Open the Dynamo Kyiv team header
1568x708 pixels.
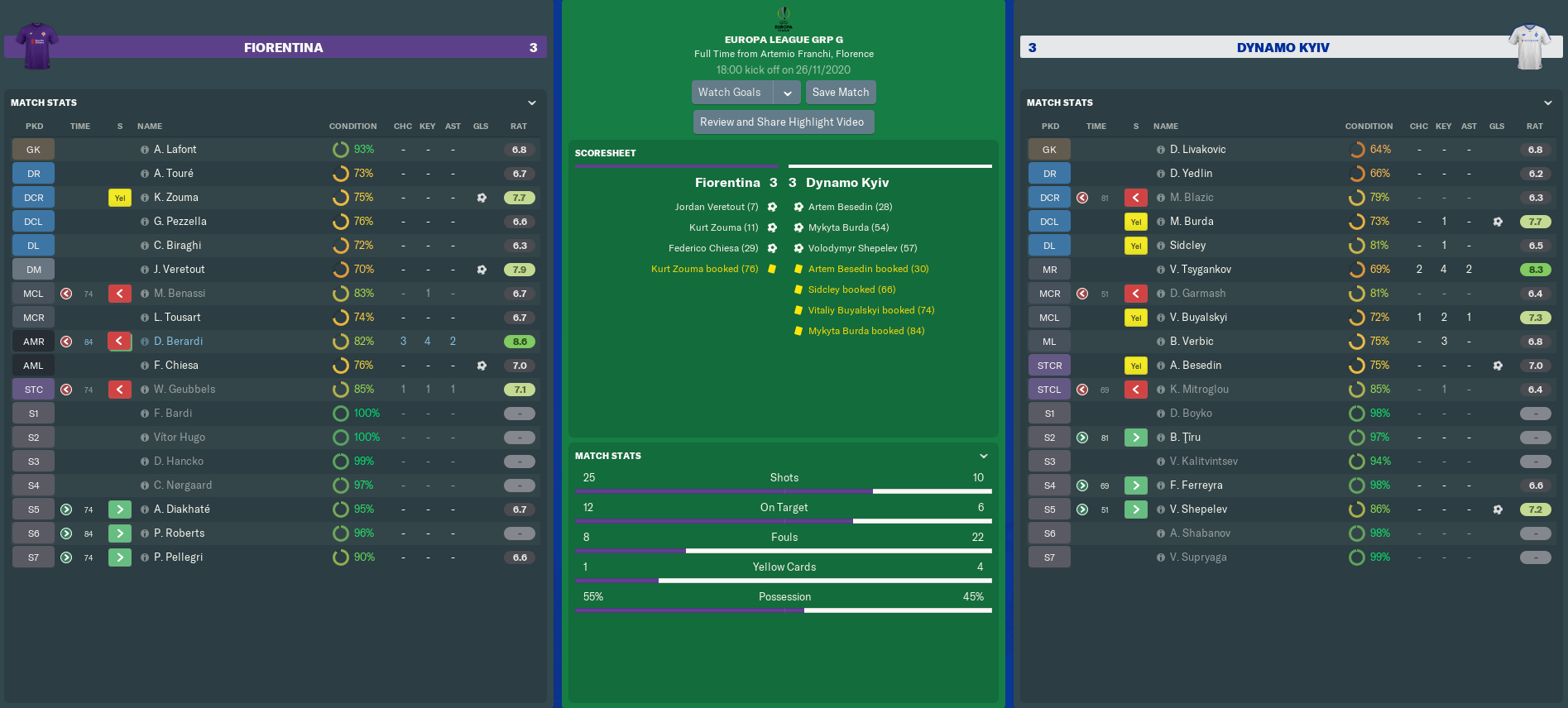(1283, 48)
